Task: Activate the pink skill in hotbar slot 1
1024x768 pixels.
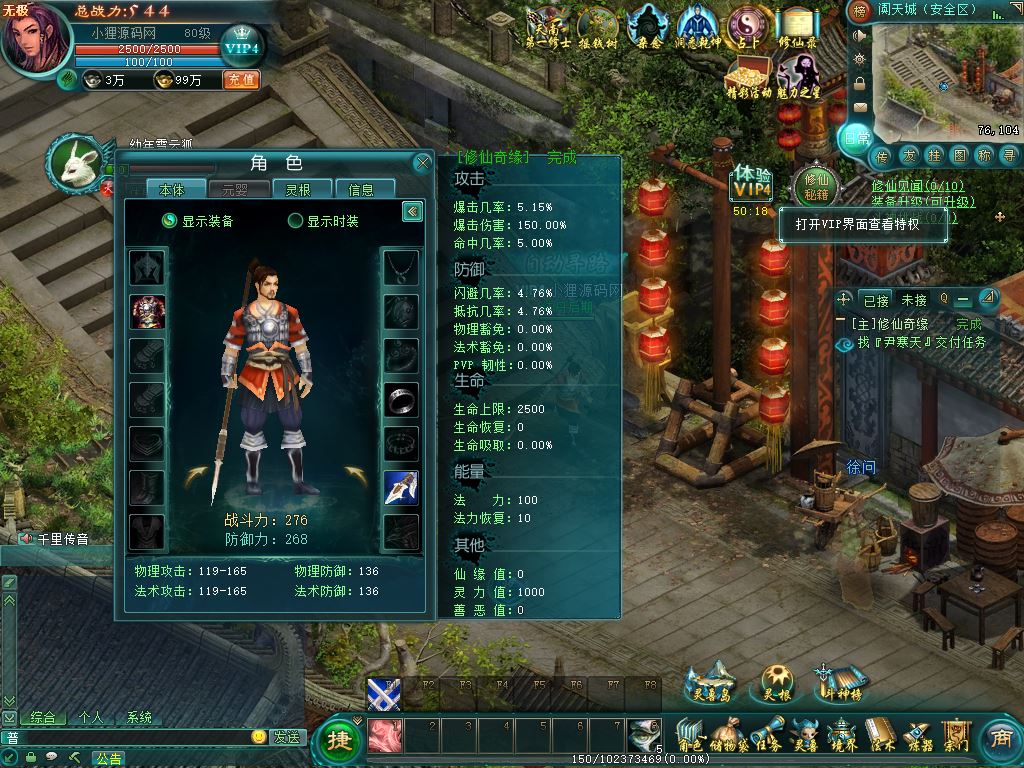Action: pos(384,735)
